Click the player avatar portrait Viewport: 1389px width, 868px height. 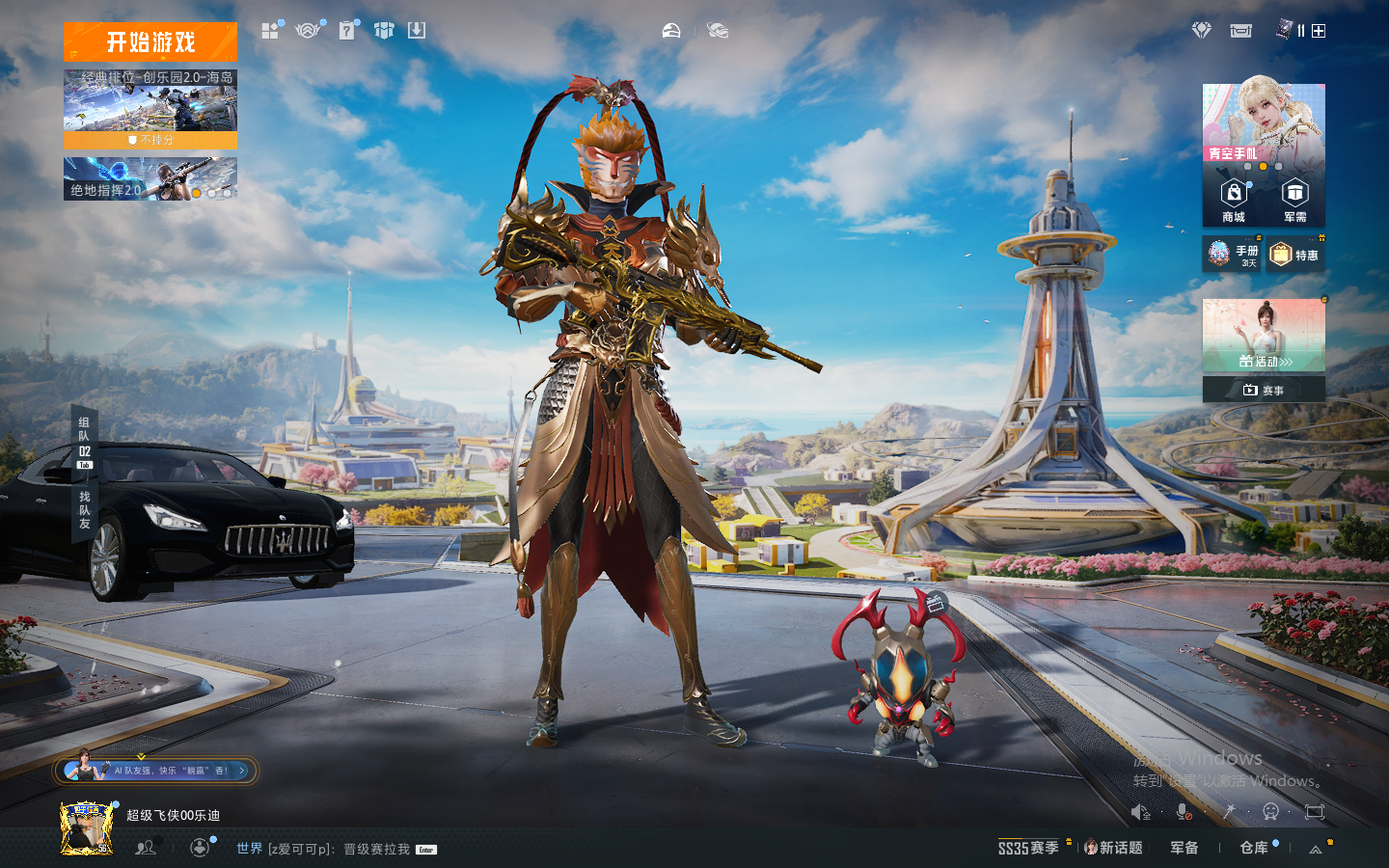click(x=87, y=827)
